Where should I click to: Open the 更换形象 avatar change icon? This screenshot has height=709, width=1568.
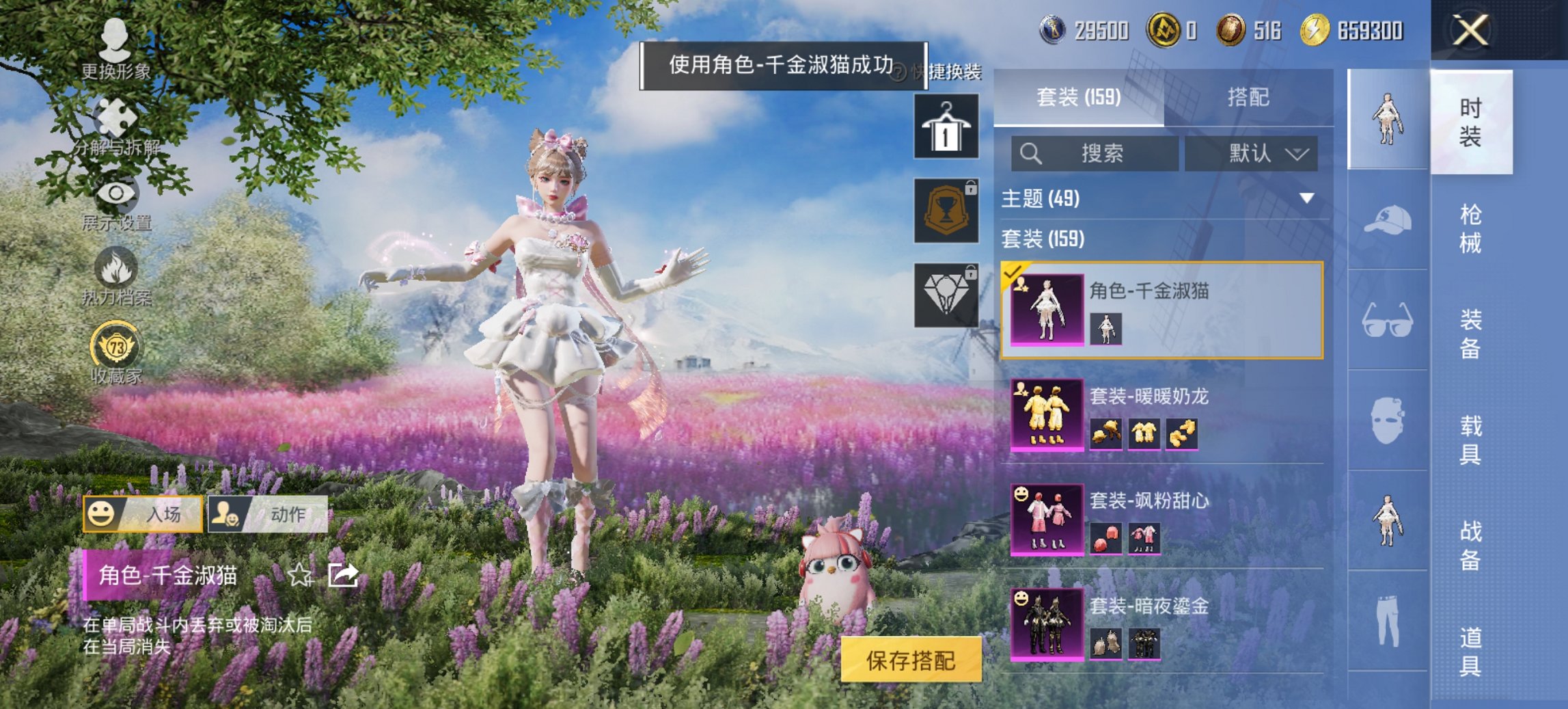click(115, 38)
